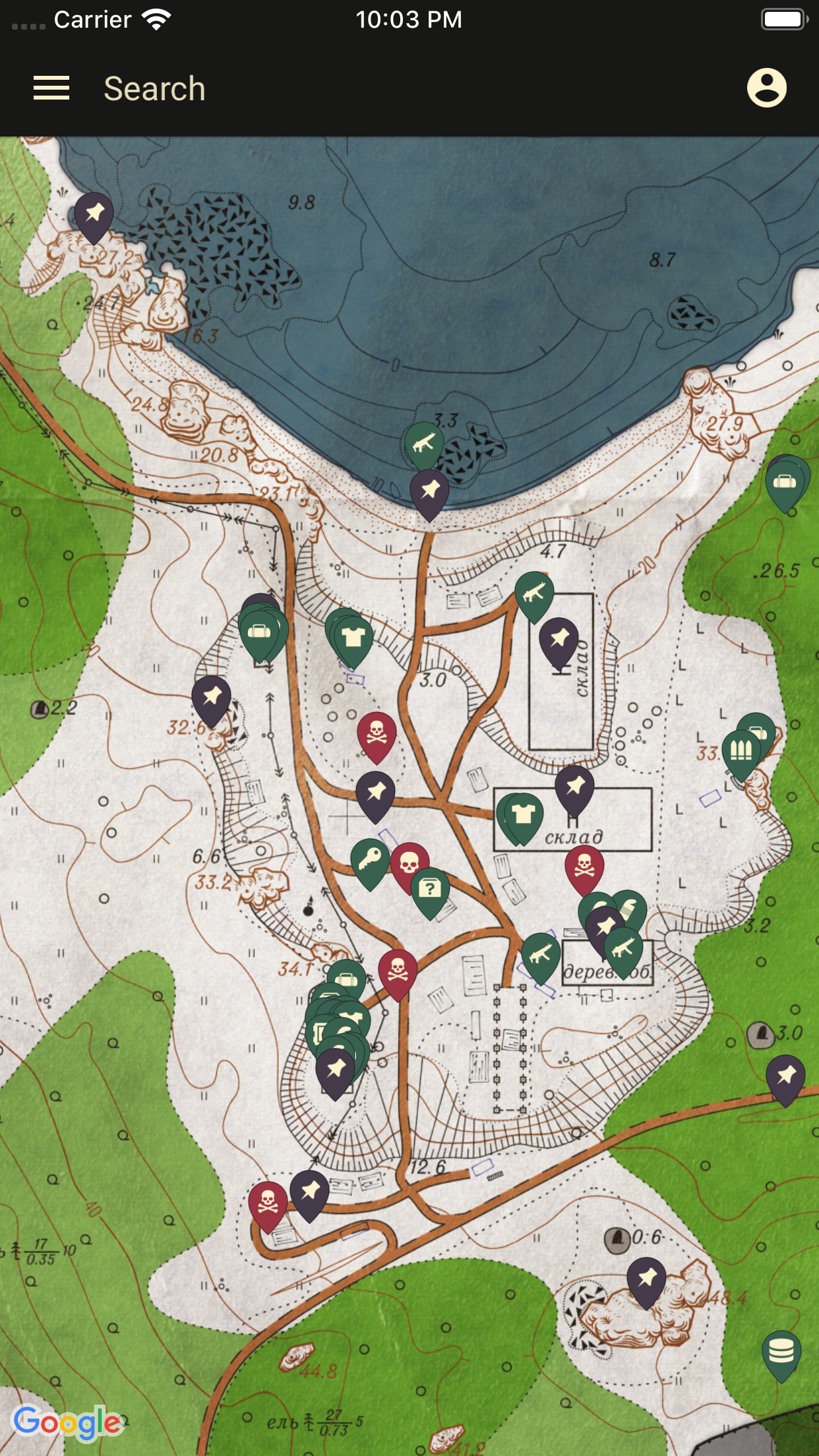Tap the Search field

click(154, 89)
